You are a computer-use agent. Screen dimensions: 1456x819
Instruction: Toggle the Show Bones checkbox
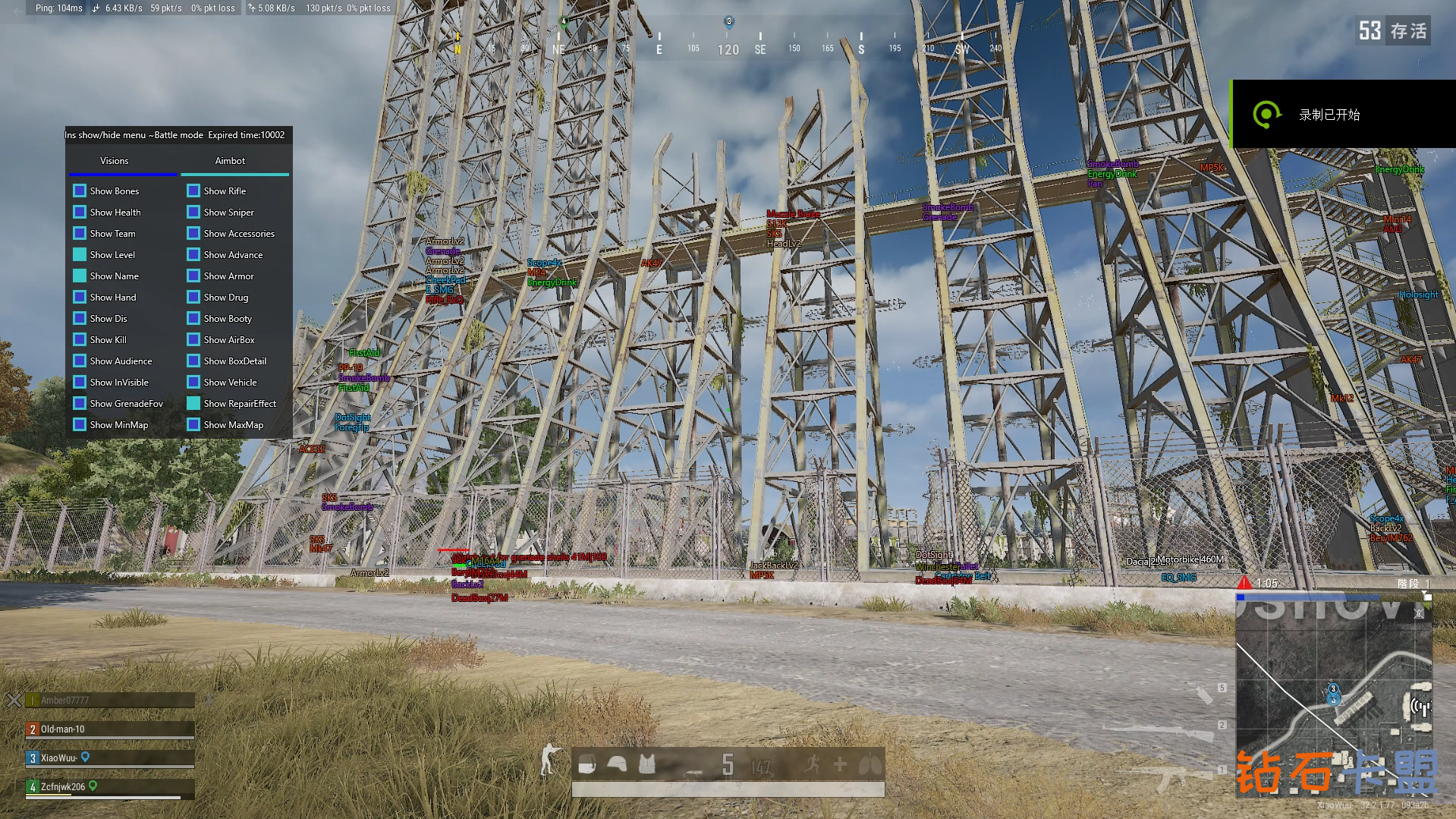tap(80, 191)
